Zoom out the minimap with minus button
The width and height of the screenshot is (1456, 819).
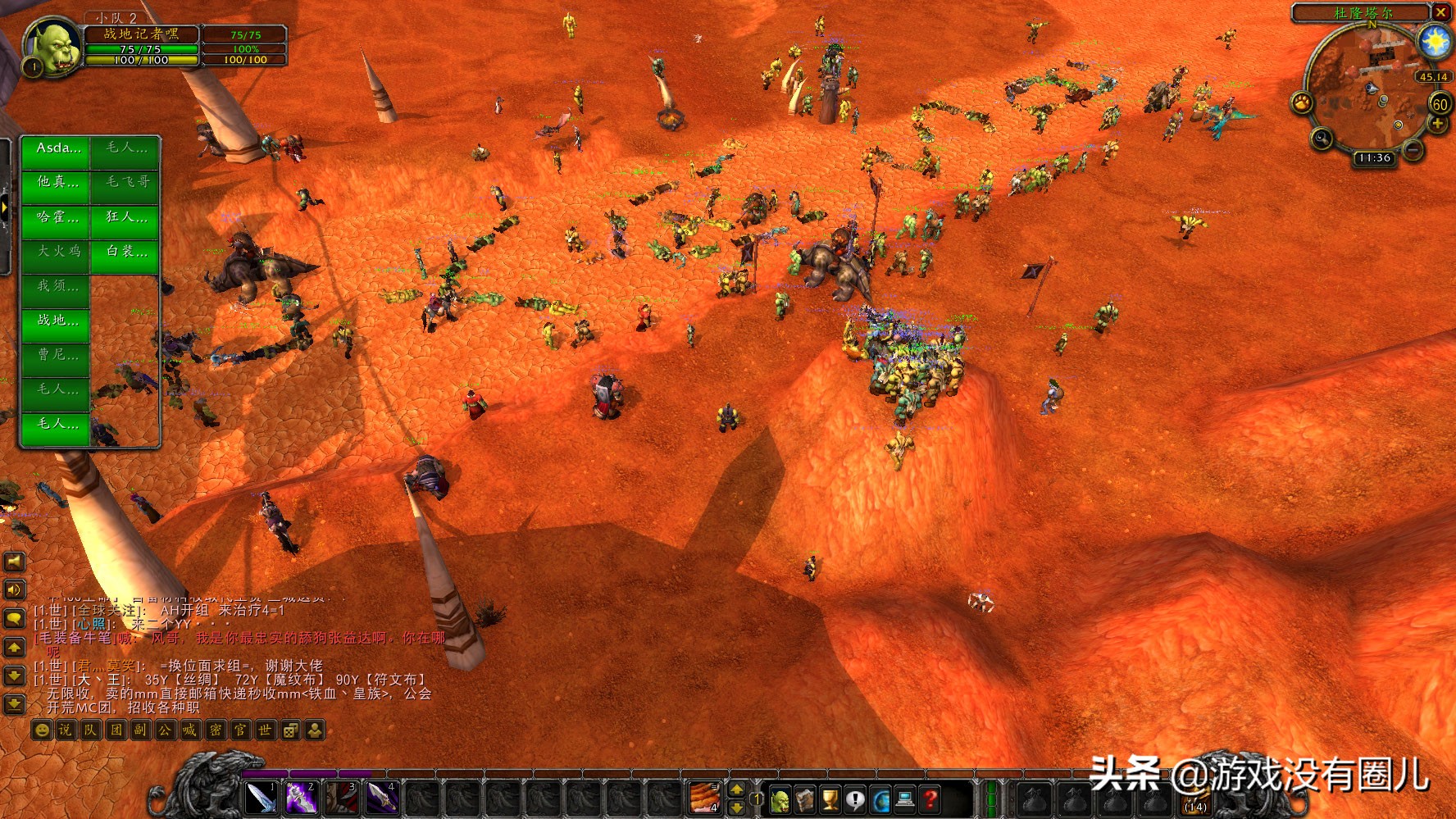point(1413,150)
